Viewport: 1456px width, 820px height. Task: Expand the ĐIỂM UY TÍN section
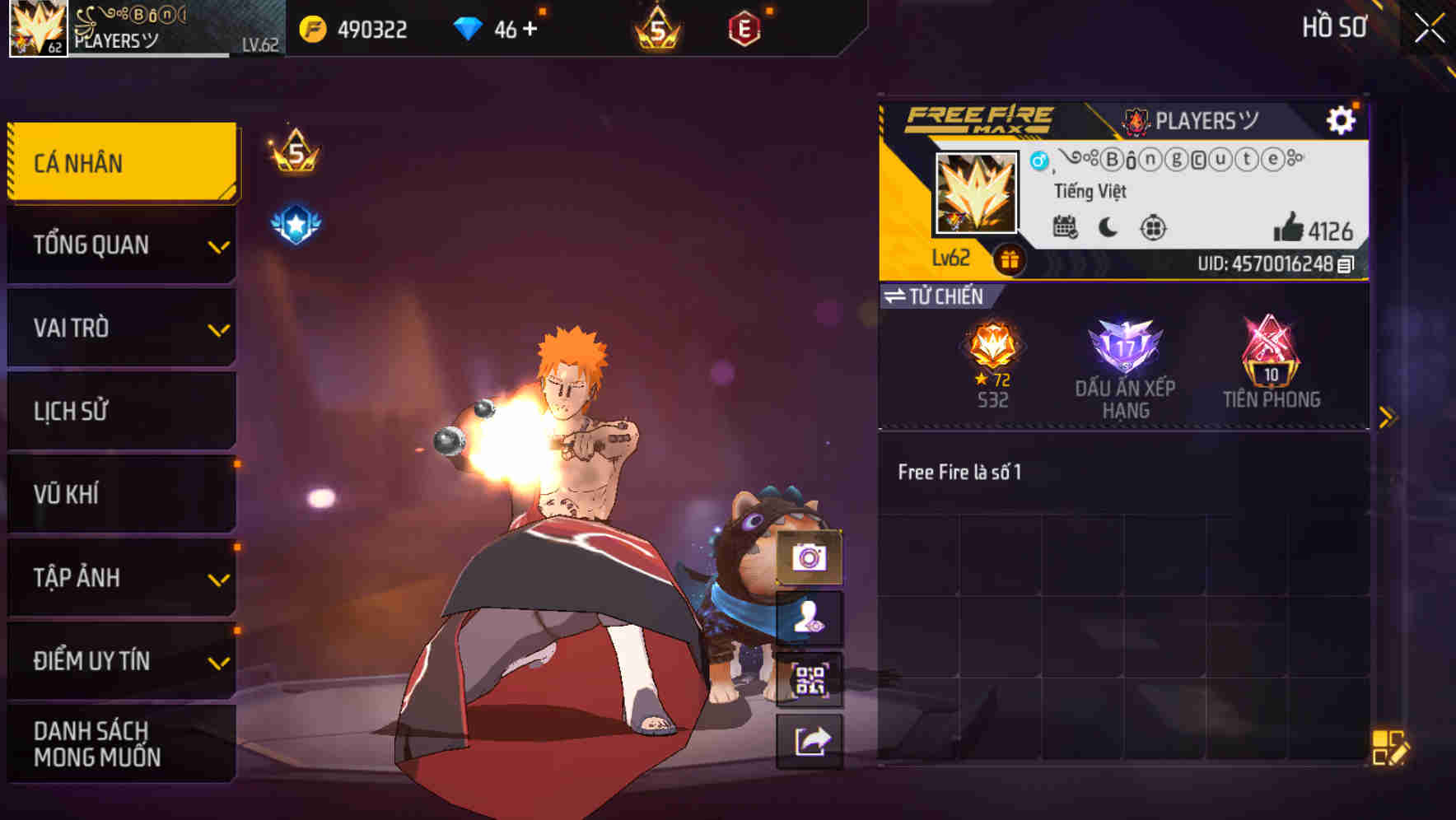coord(122,660)
